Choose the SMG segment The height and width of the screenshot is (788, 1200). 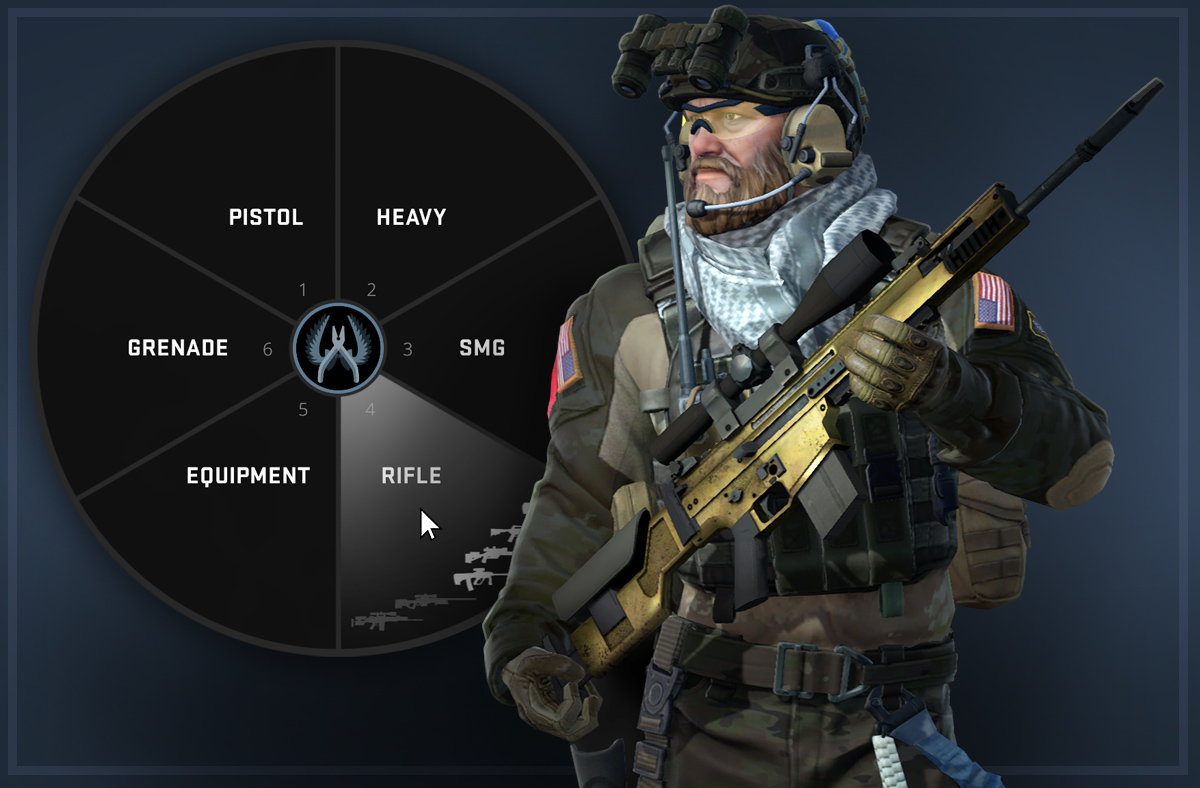click(482, 348)
